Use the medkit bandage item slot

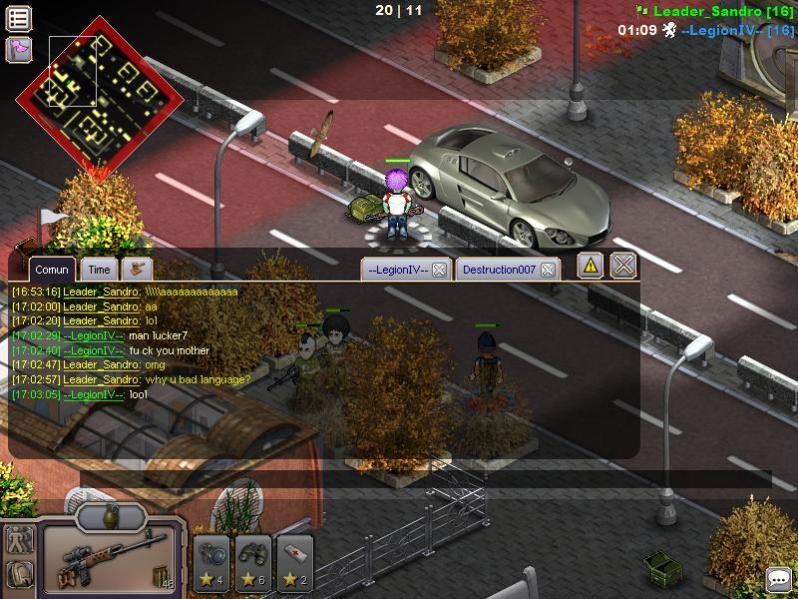pyautogui.click(x=295, y=563)
